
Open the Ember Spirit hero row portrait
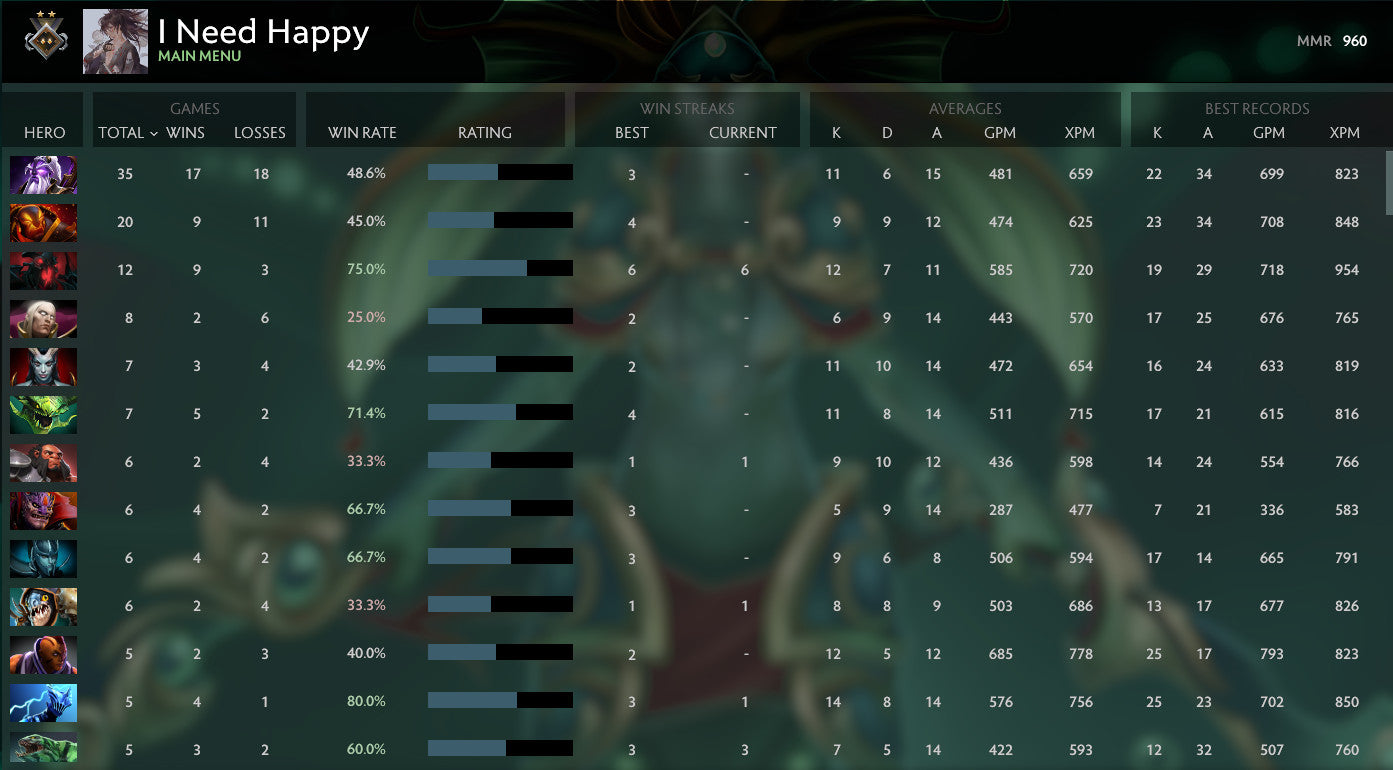tap(43, 222)
